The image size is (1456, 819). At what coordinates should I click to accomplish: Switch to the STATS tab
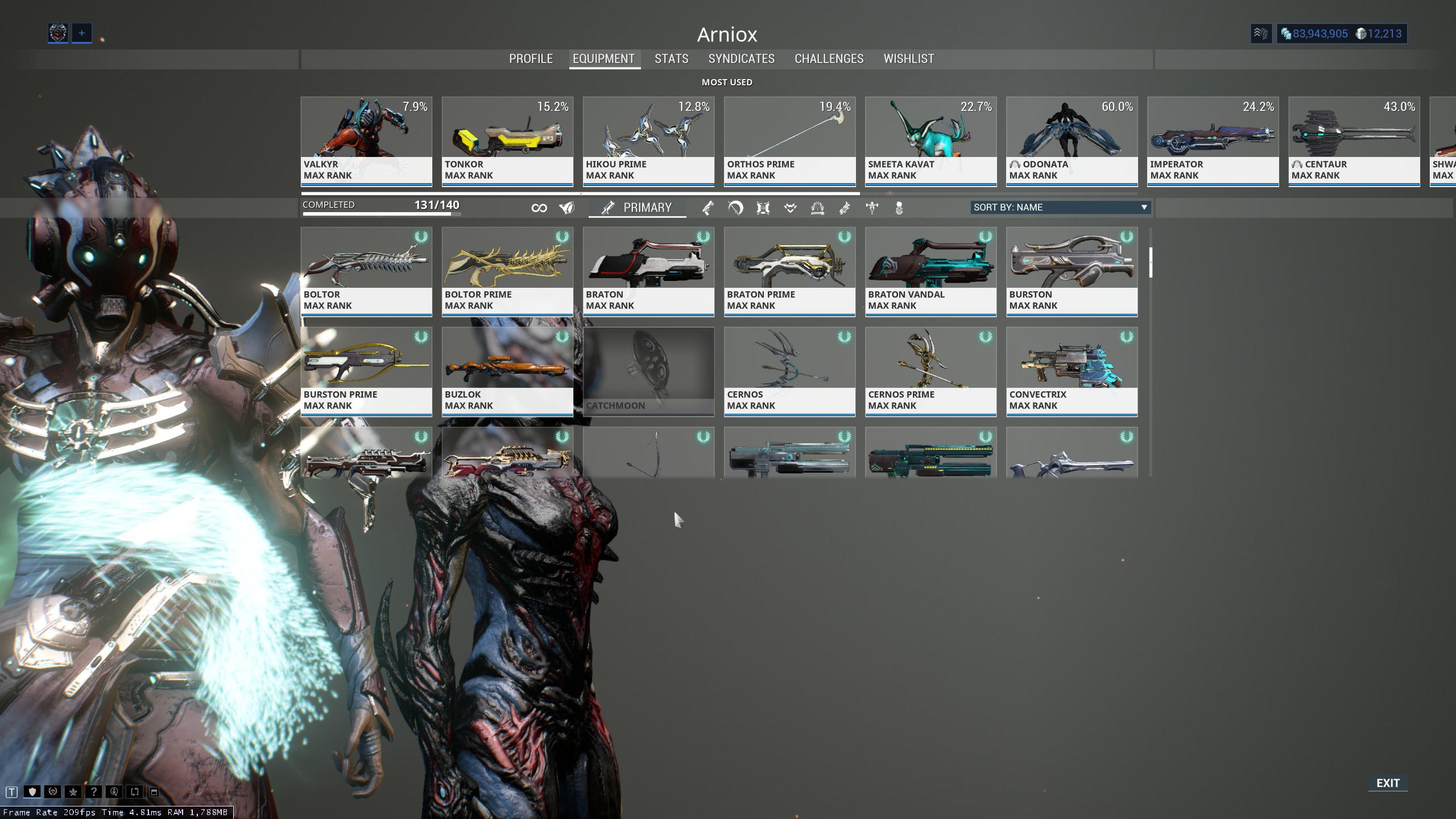pyautogui.click(x=671, y=59)
